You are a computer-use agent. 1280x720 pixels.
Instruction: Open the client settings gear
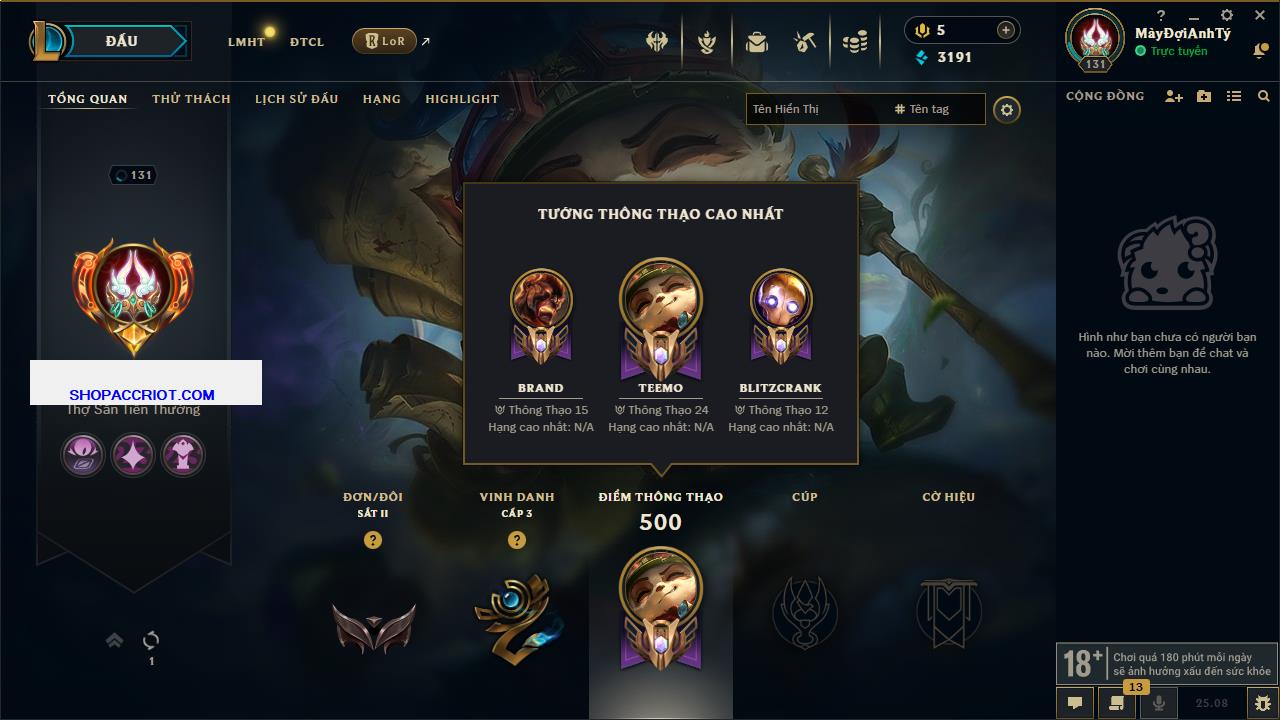pyautogui.click(x=1227, y=15)
